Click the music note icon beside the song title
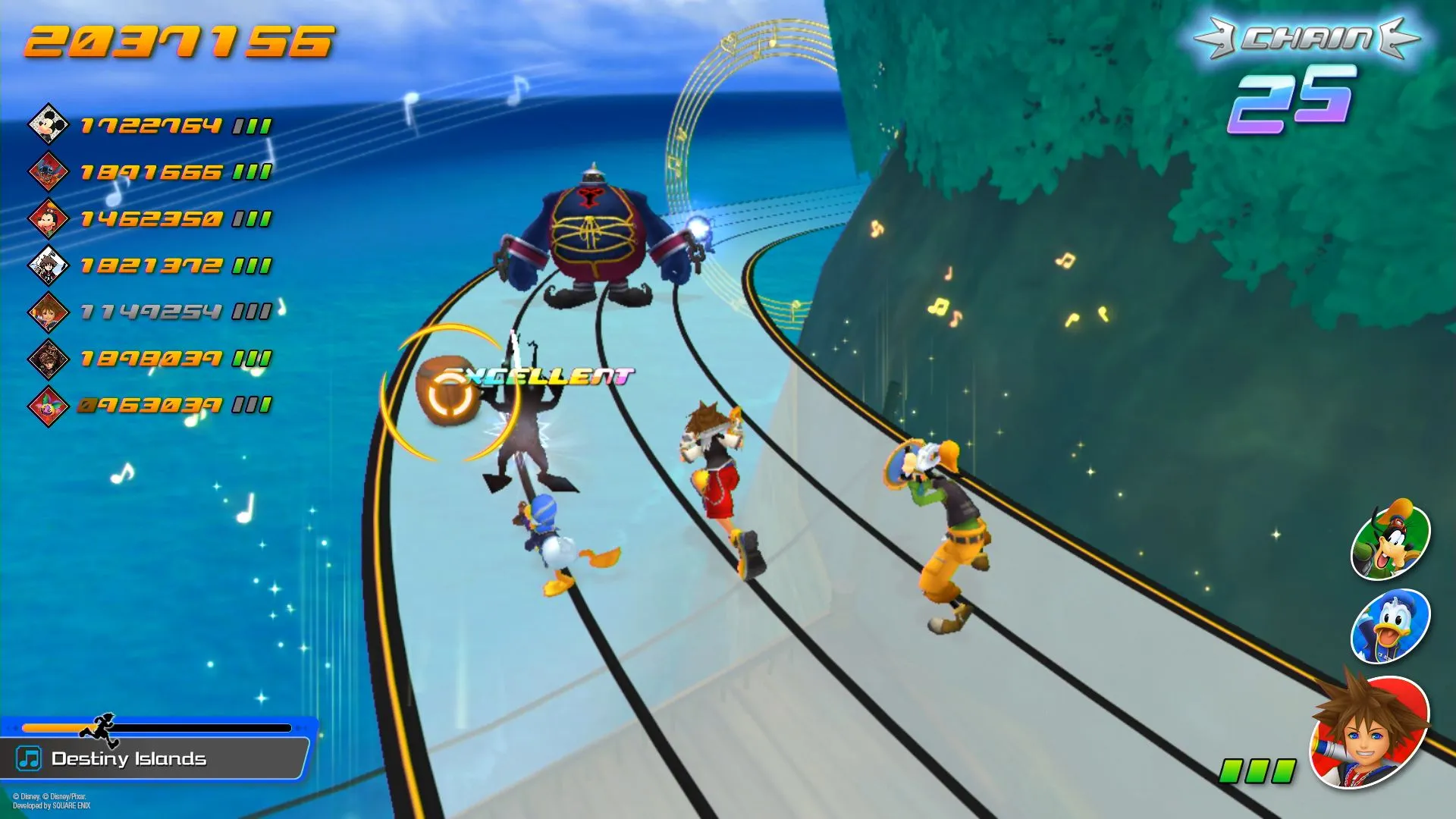Viewport: 1456px width, 819px height. (29, 758)
